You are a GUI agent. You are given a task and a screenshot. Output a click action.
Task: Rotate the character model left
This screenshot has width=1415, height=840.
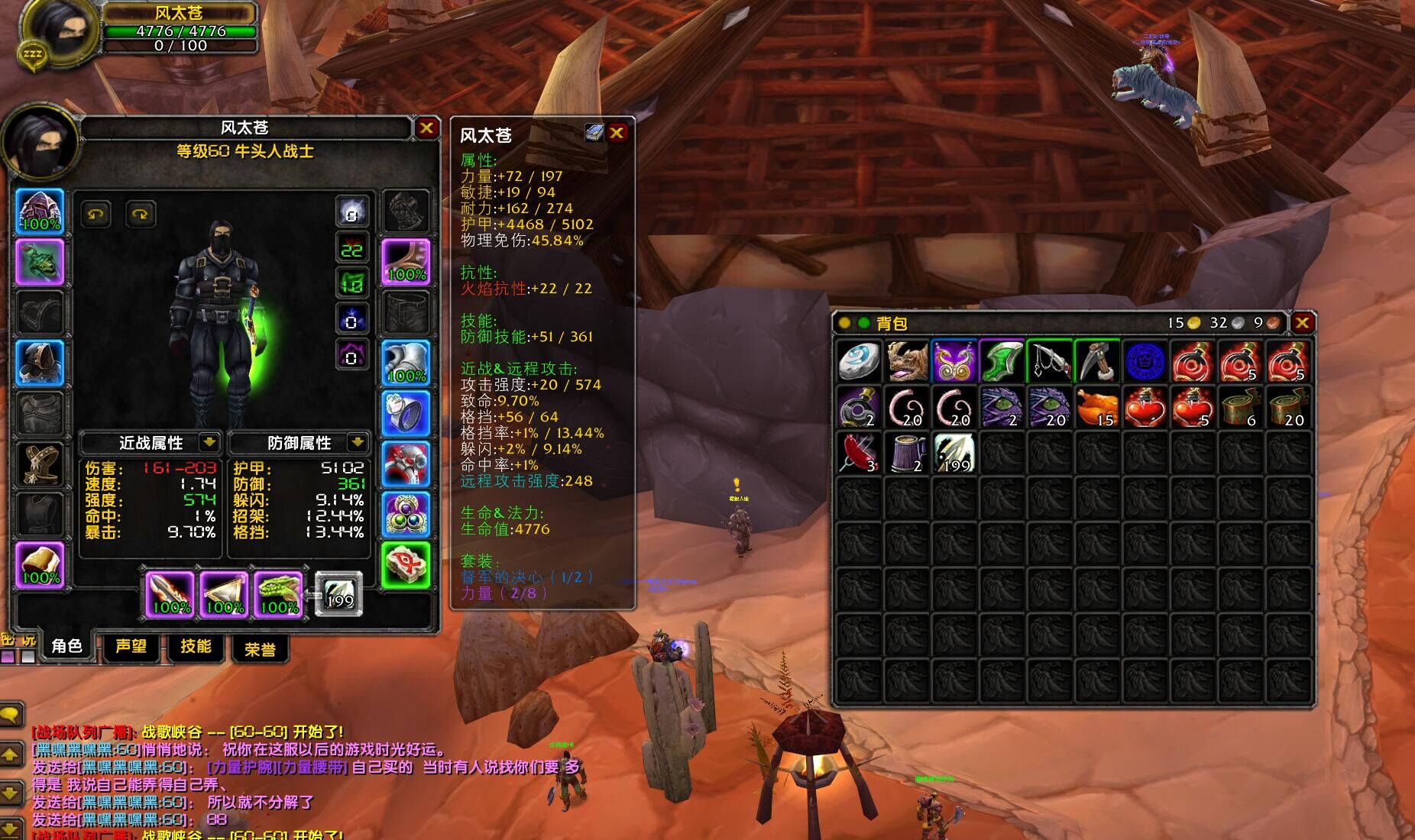tap(96, 215)
